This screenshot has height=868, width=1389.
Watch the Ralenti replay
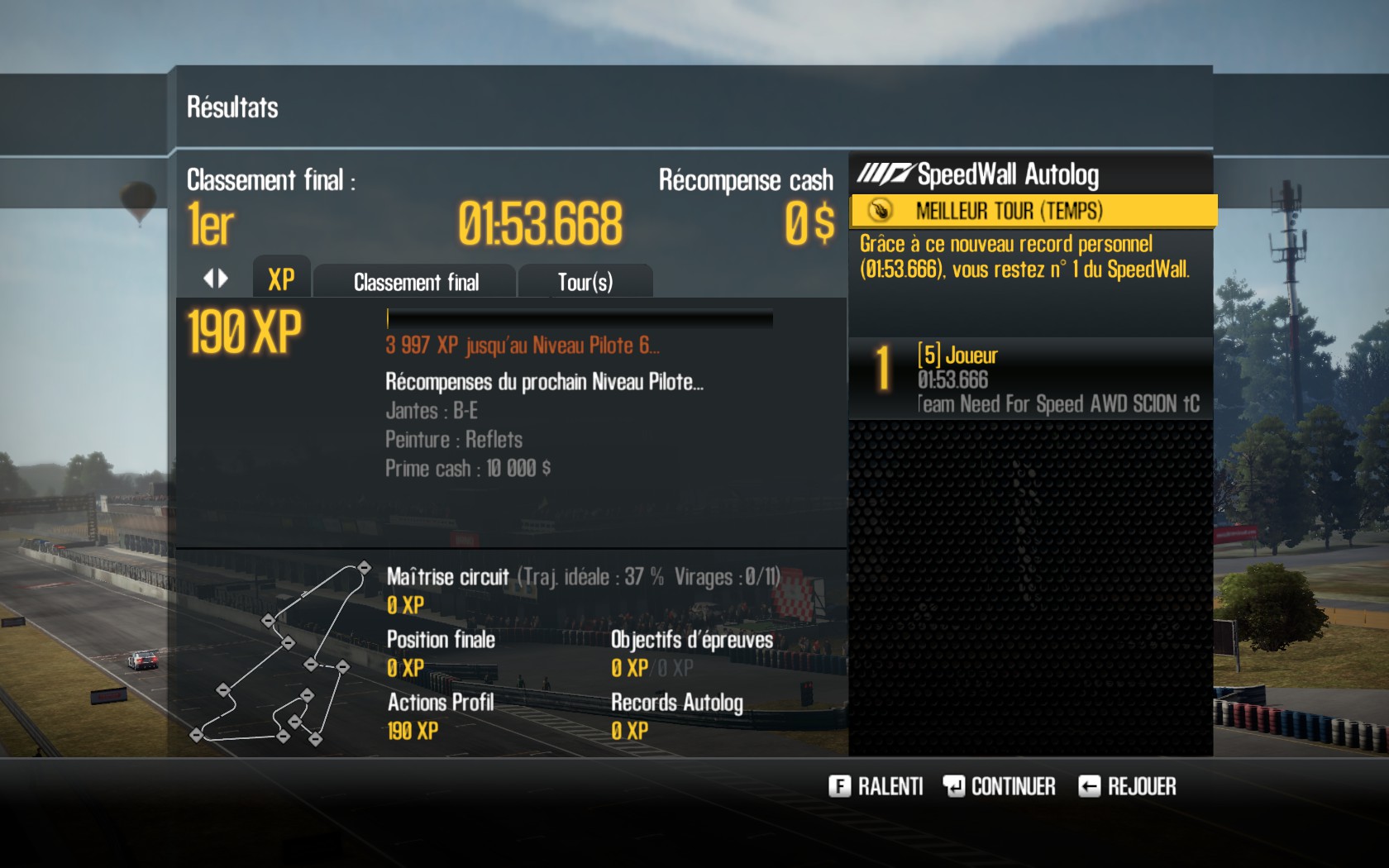[x=876, y=786]
